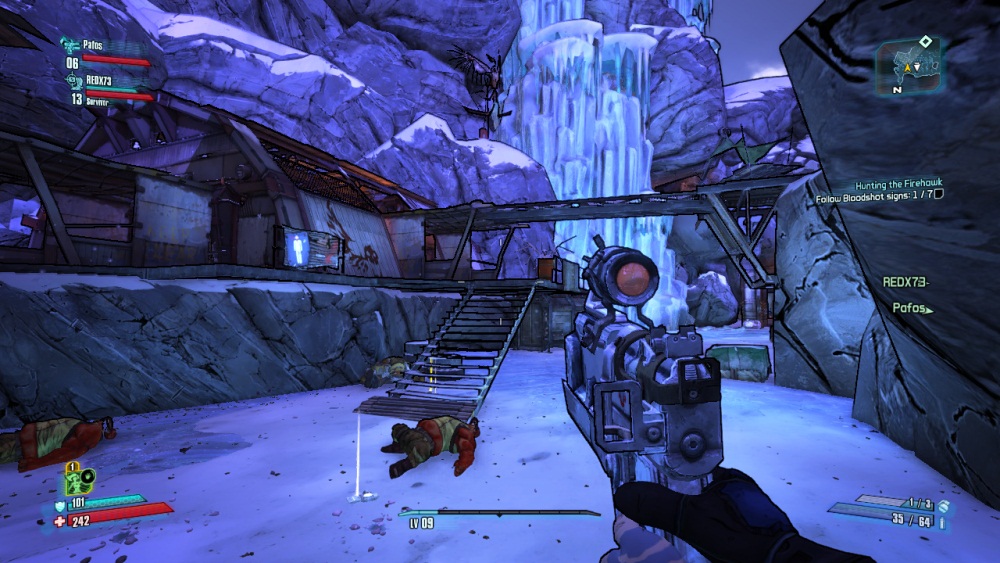The height and width of the screenshot is (563, 1000).
Task: Click REDX73's class icon in party list
Action: pos(72,80)
